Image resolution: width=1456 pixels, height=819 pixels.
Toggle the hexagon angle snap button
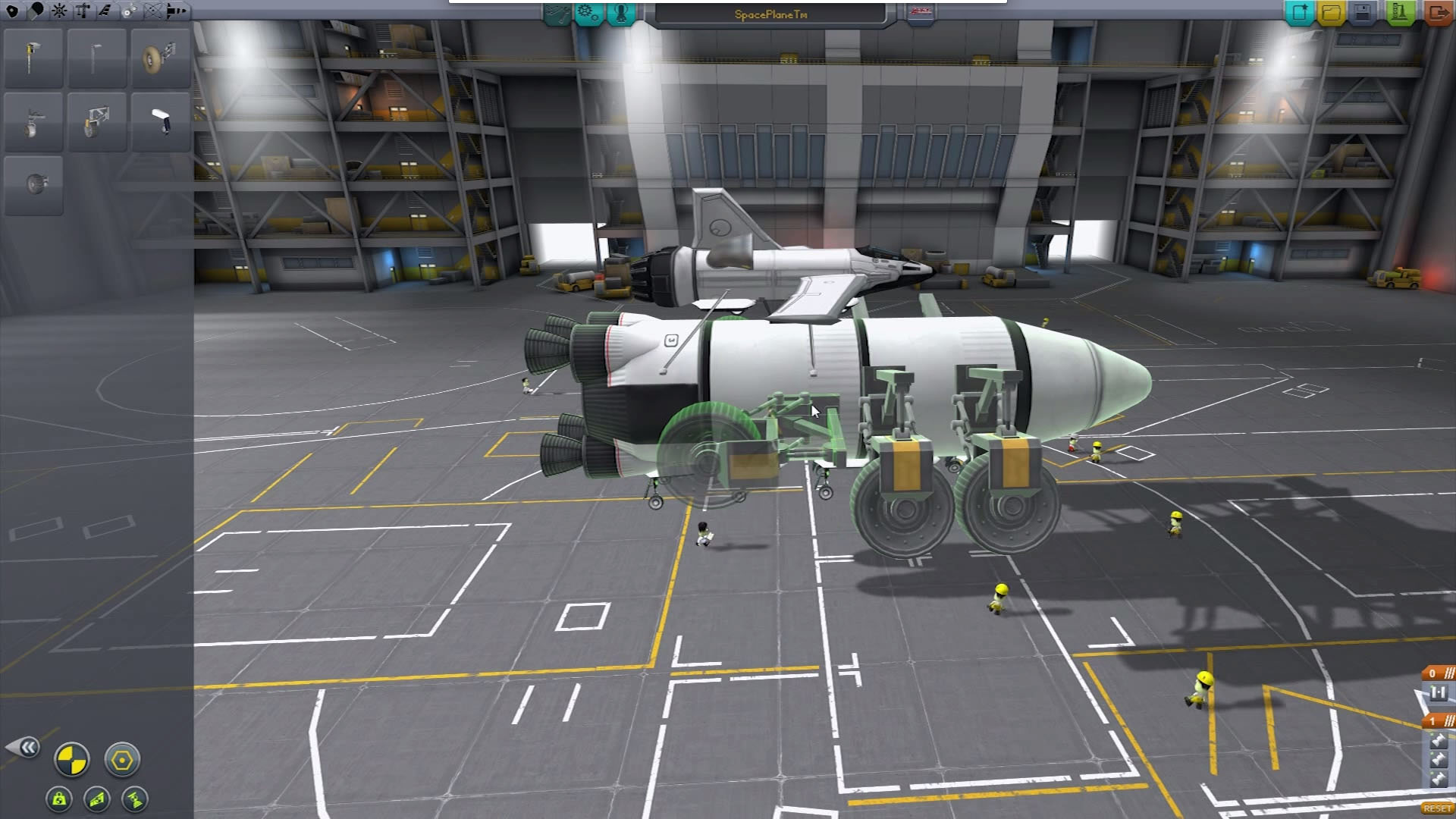[122, 759]
